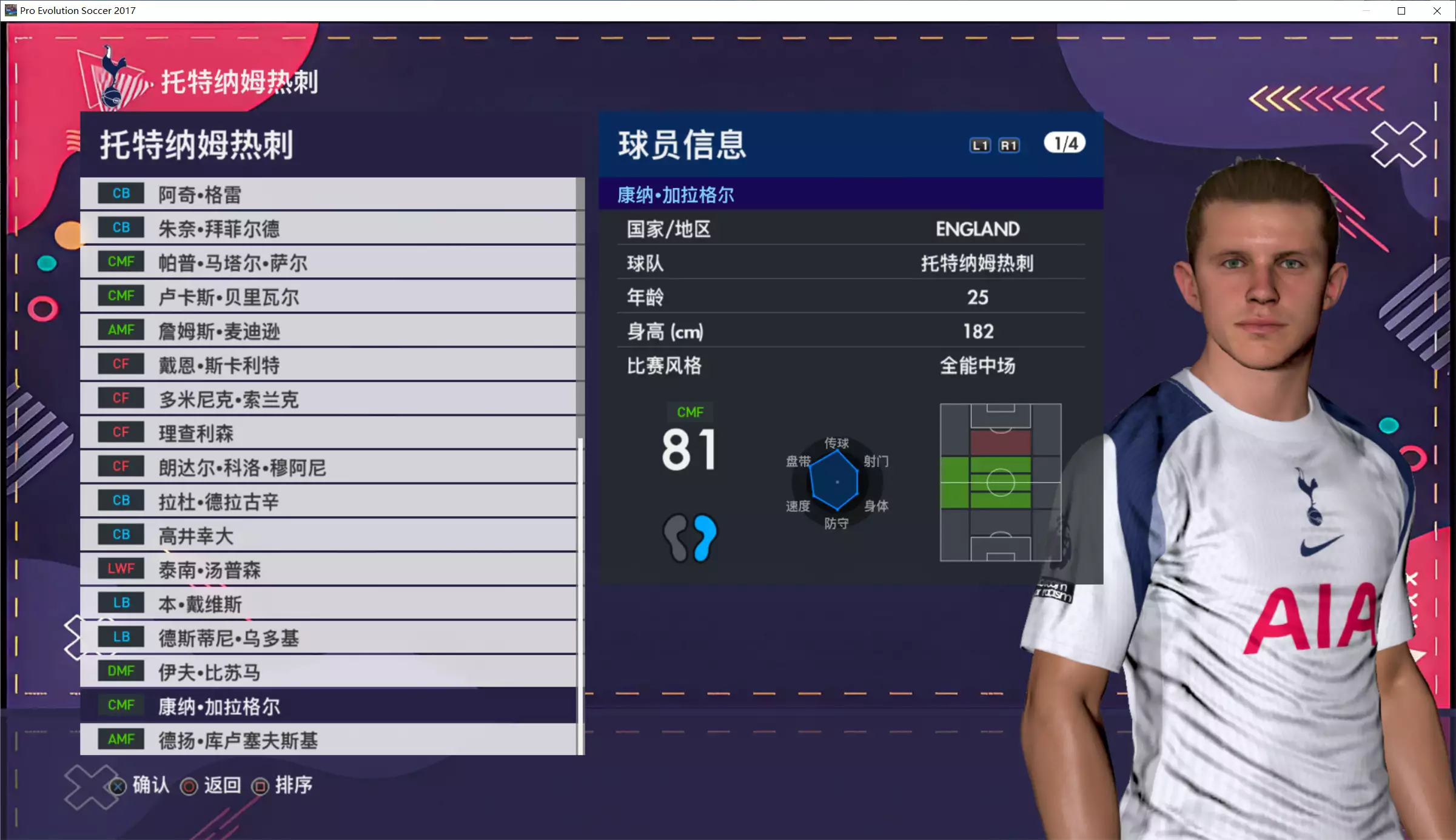This screenshot has width=1456, height=840.
Task: Select 帕普•马塔尔•萨尔 row
Action: (327, 263)
